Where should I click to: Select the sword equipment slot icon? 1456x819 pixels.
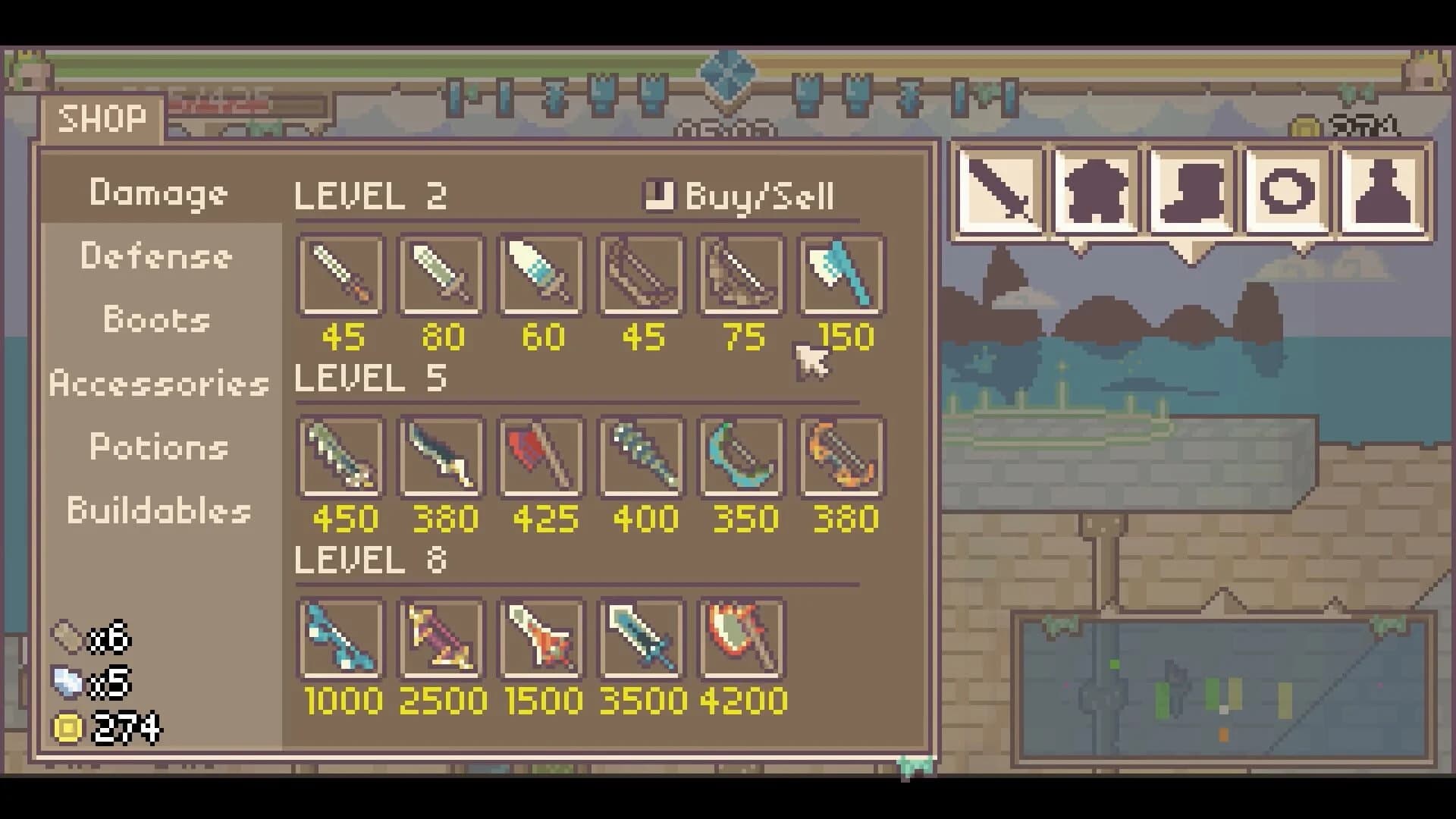pyautogui.click(x=999, y=190)
